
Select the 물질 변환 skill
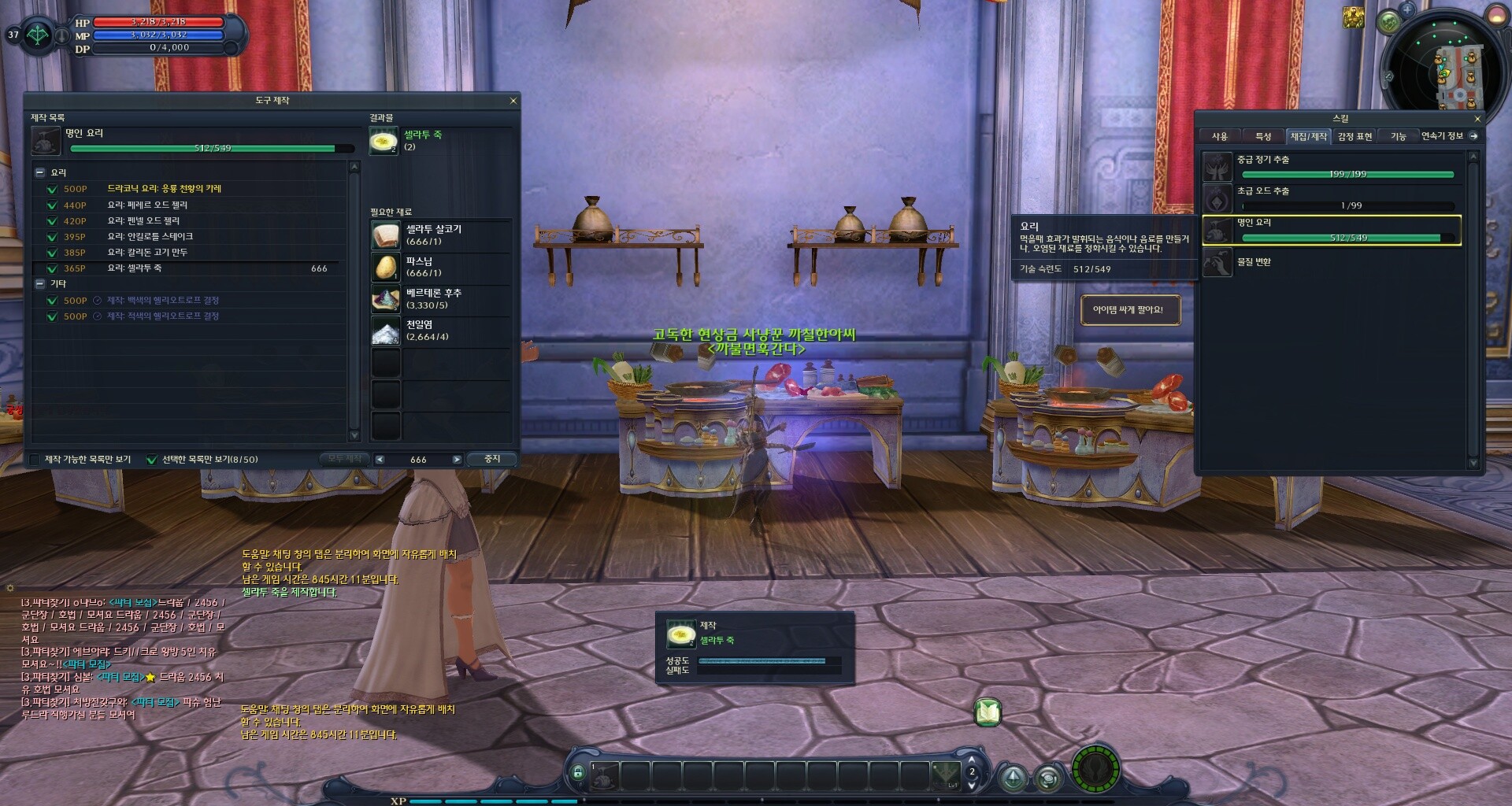tap(1253, 262)
